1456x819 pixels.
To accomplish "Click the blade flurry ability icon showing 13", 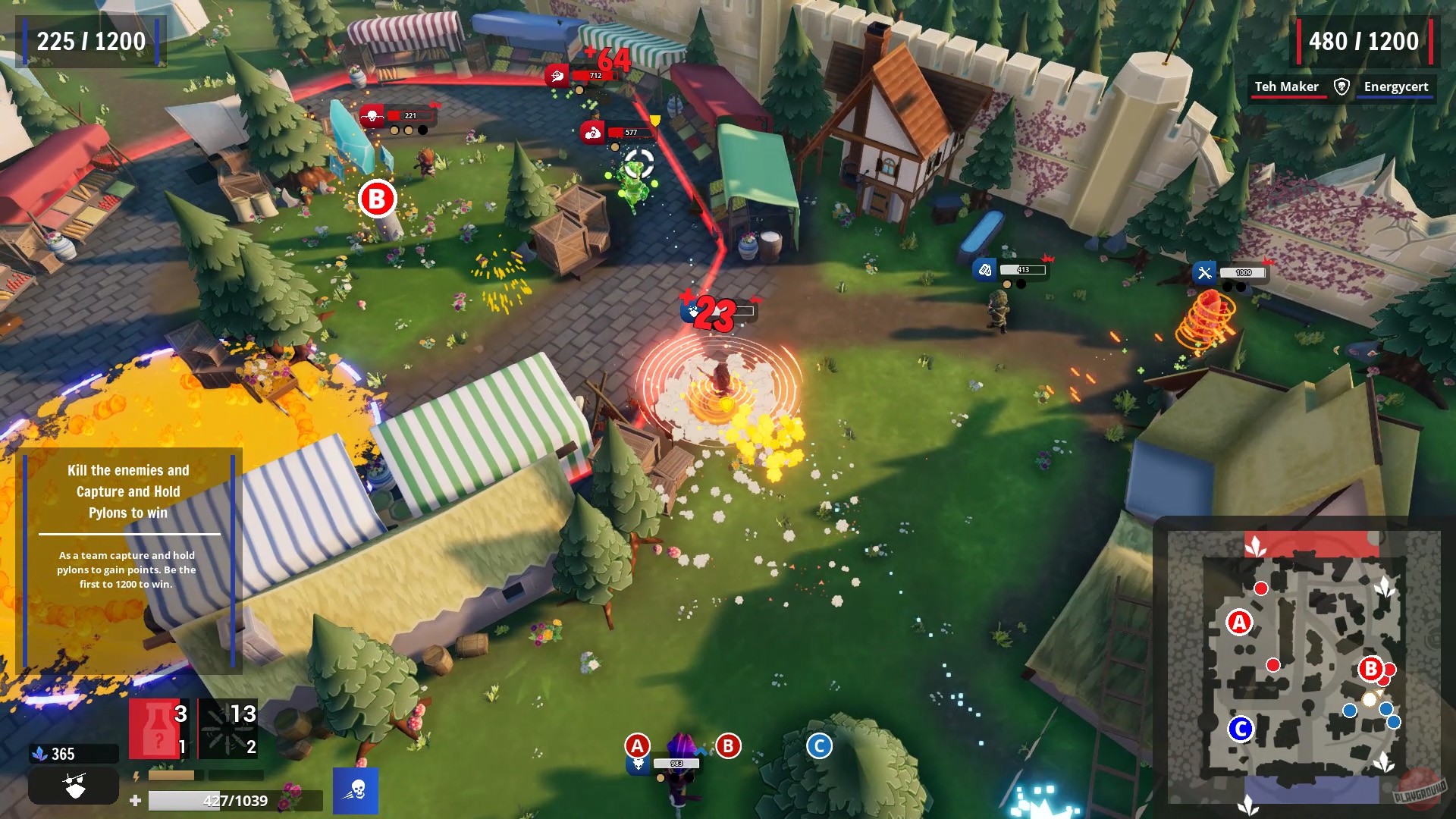I will 227,727.
